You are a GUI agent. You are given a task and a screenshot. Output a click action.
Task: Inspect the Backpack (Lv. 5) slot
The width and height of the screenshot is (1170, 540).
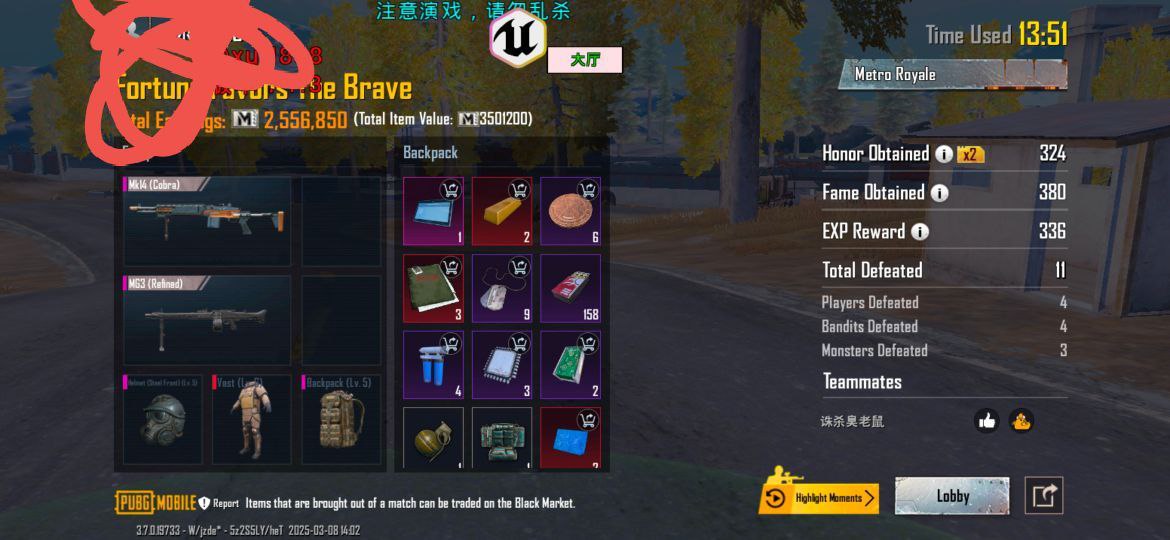coord(340,418)
